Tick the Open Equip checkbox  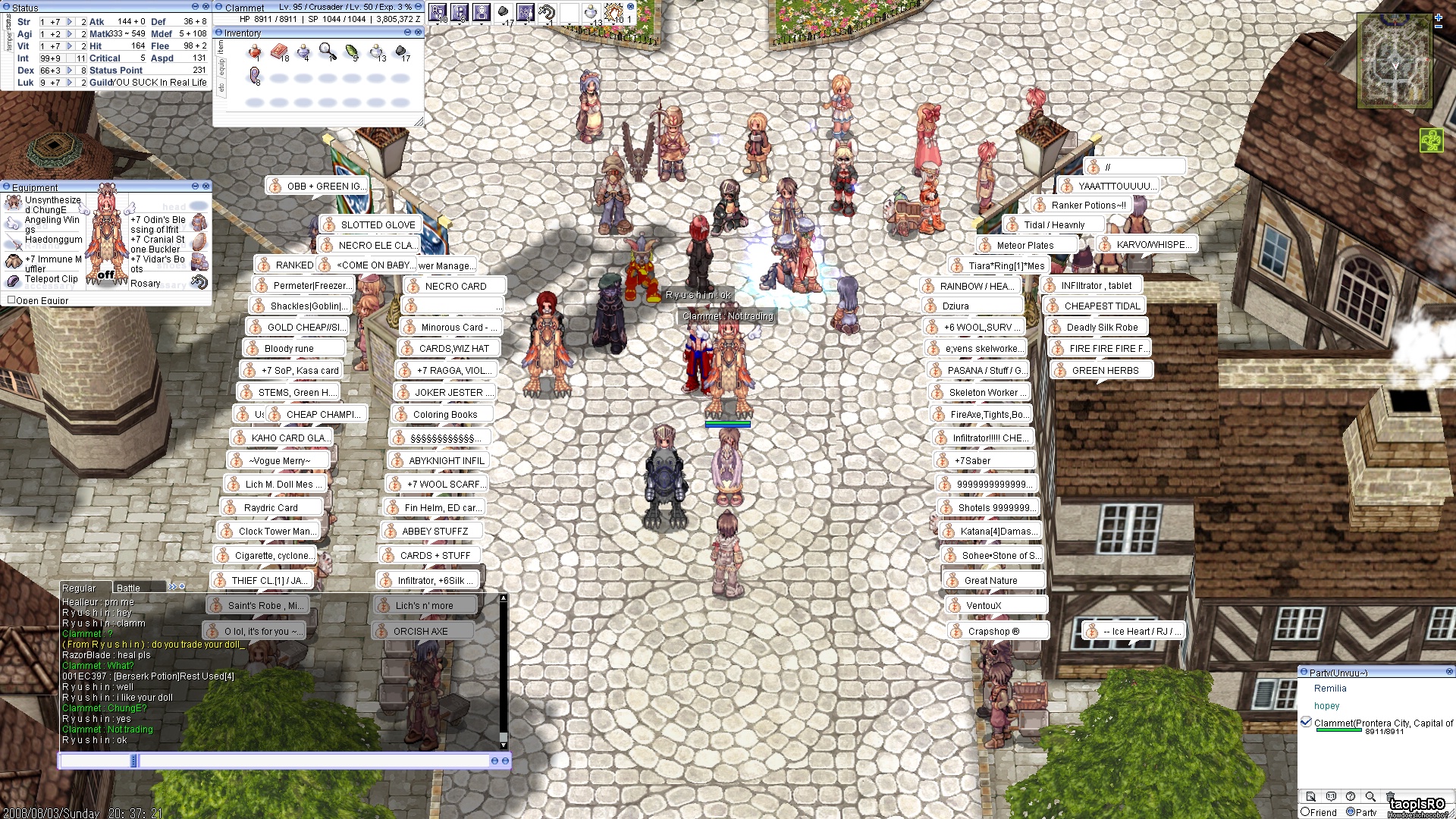(x=11, y=300)
